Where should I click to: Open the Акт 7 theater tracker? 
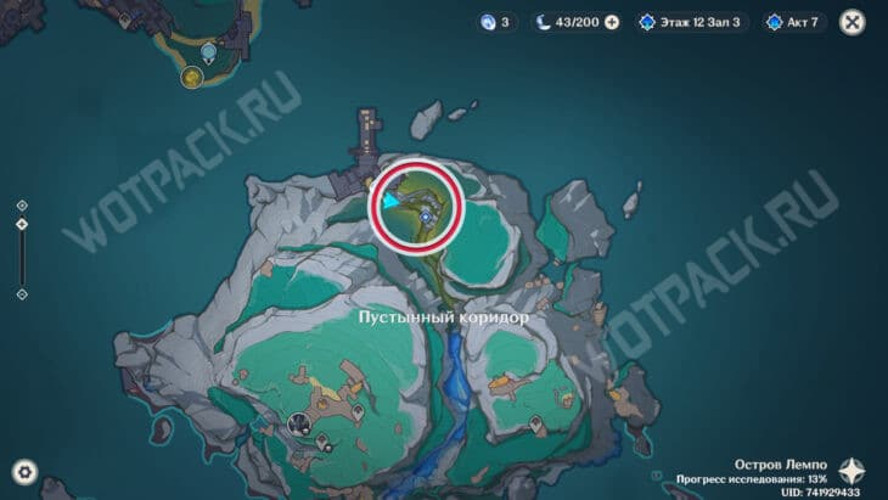click(x=796, y=22)
